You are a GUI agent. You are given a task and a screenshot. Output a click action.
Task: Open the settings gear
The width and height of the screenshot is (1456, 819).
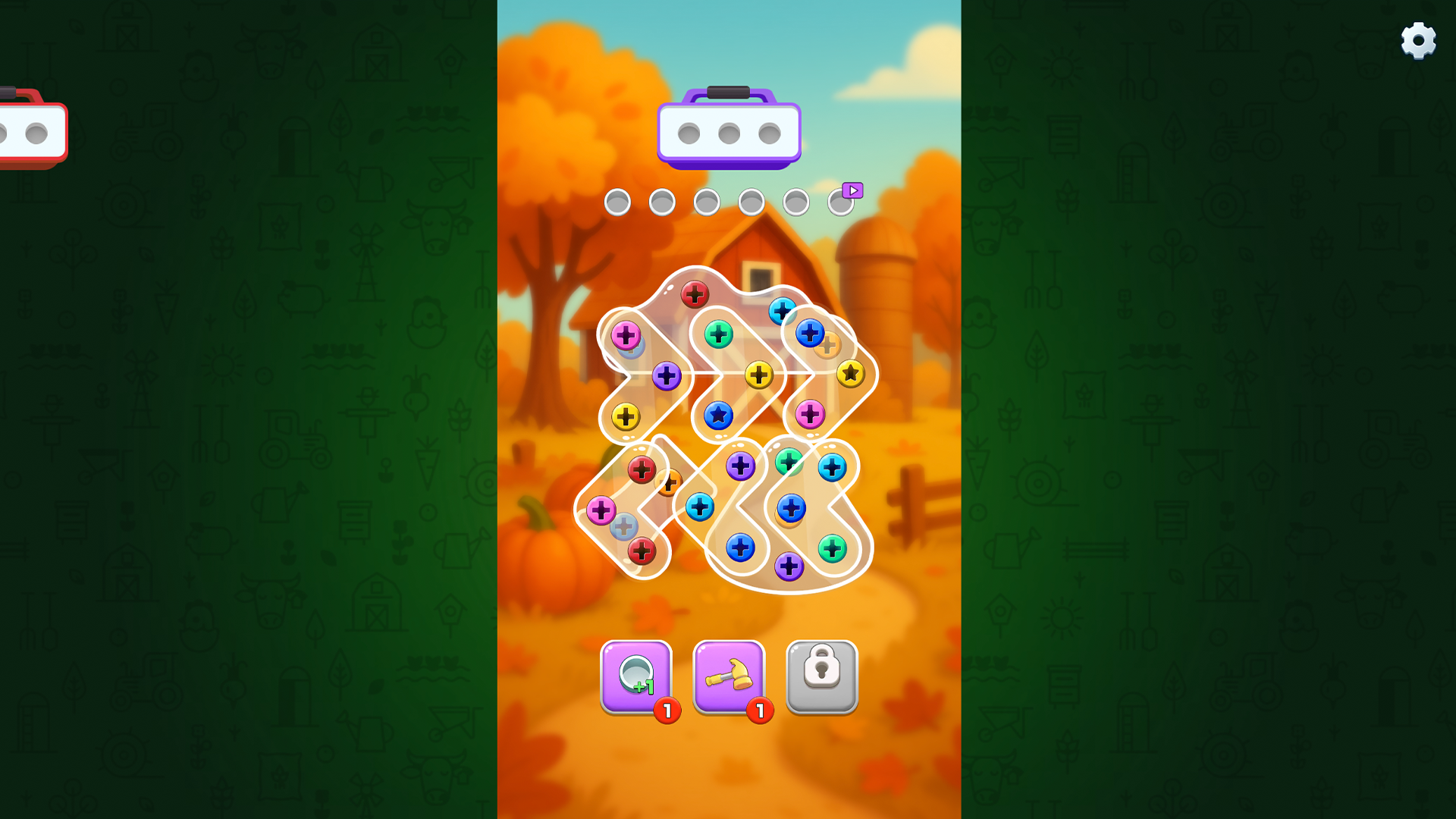pyautogui.click(x=1417, y=40)
